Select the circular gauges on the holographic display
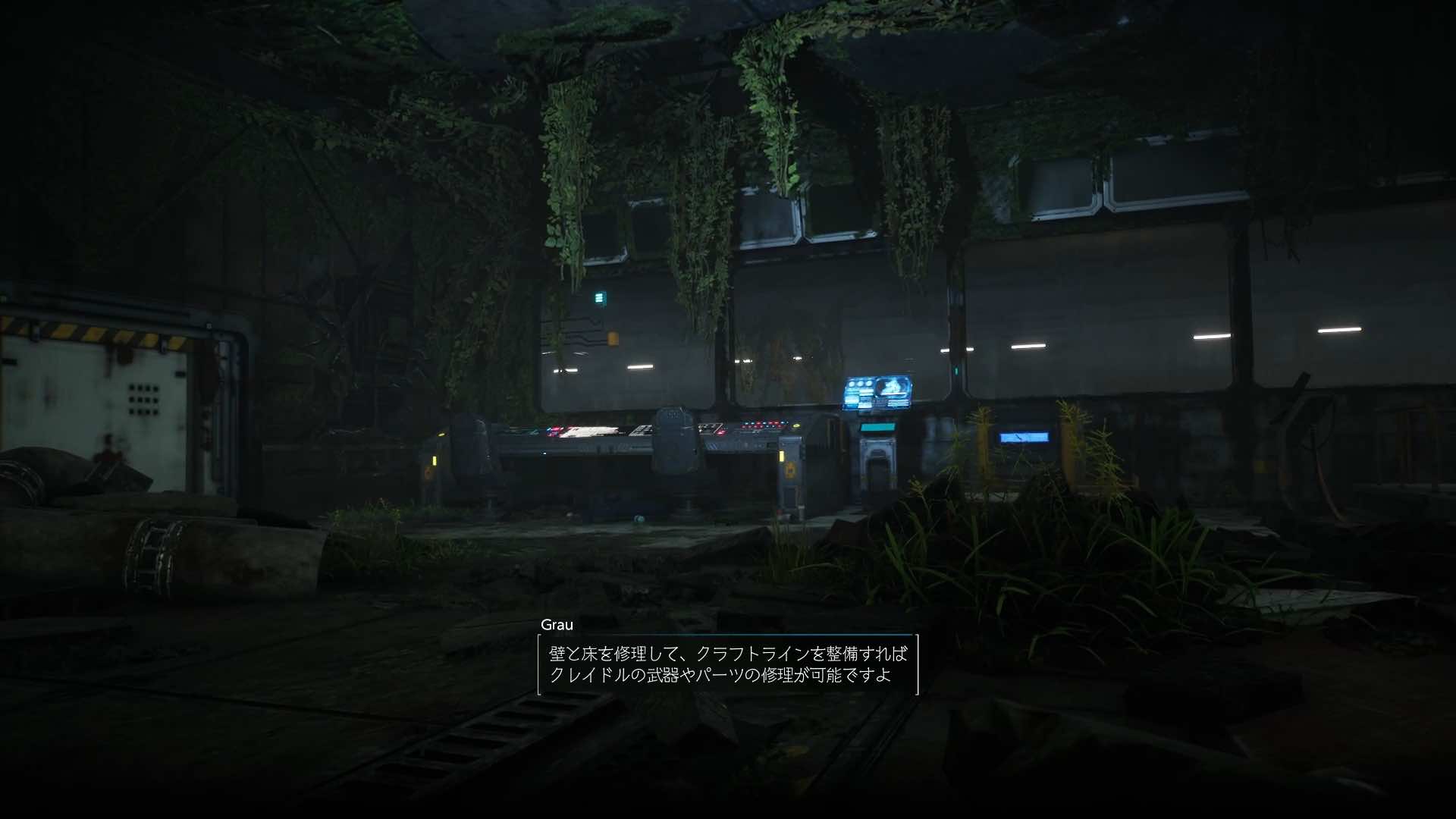 click(x=859, y=384)
